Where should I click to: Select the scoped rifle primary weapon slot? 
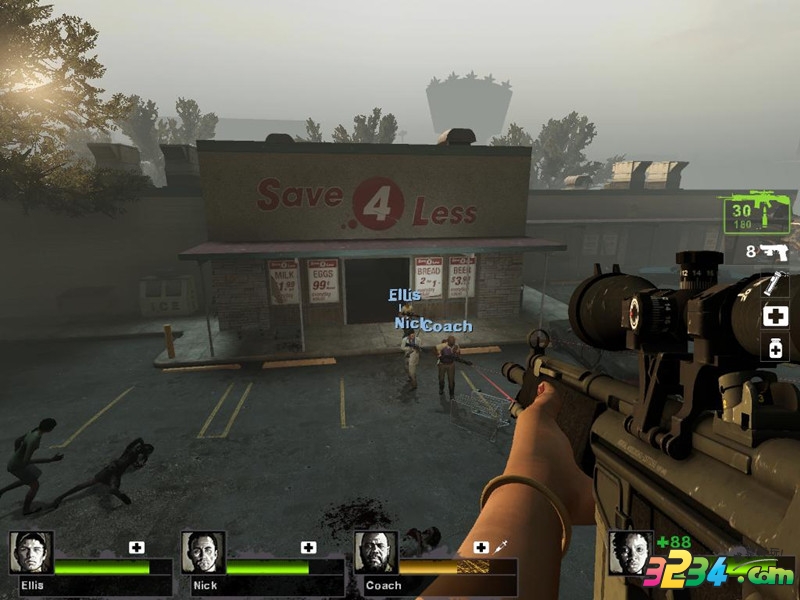(x=754, y=212)
